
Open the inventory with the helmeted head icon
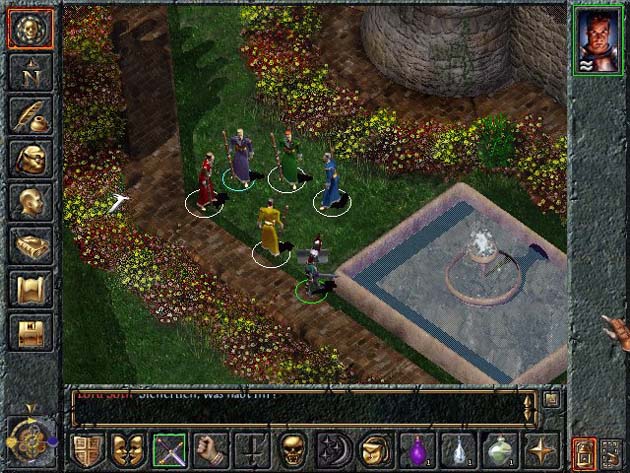tap(31, 157)
